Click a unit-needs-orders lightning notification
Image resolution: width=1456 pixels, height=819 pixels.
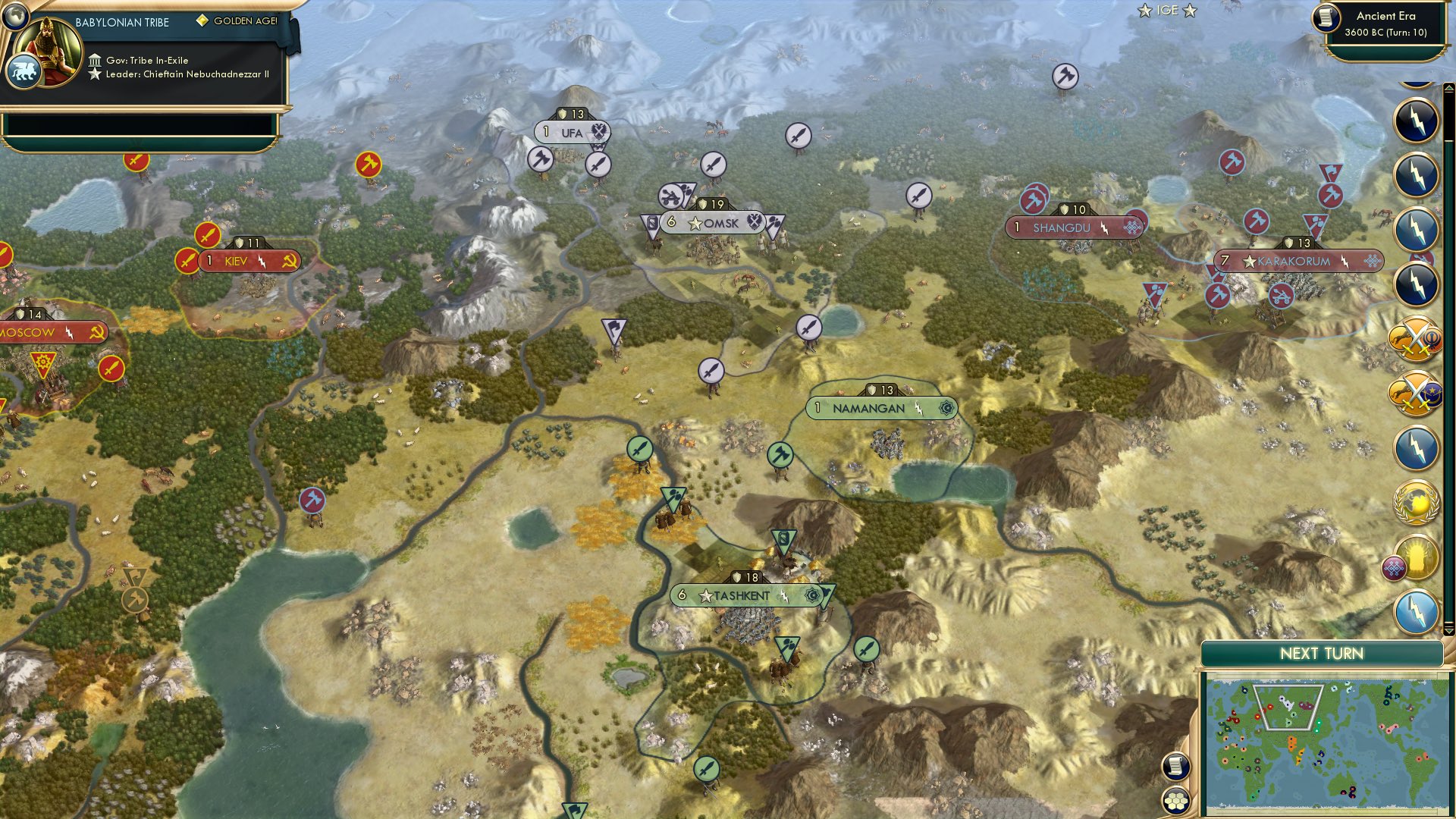(1415, 120)
